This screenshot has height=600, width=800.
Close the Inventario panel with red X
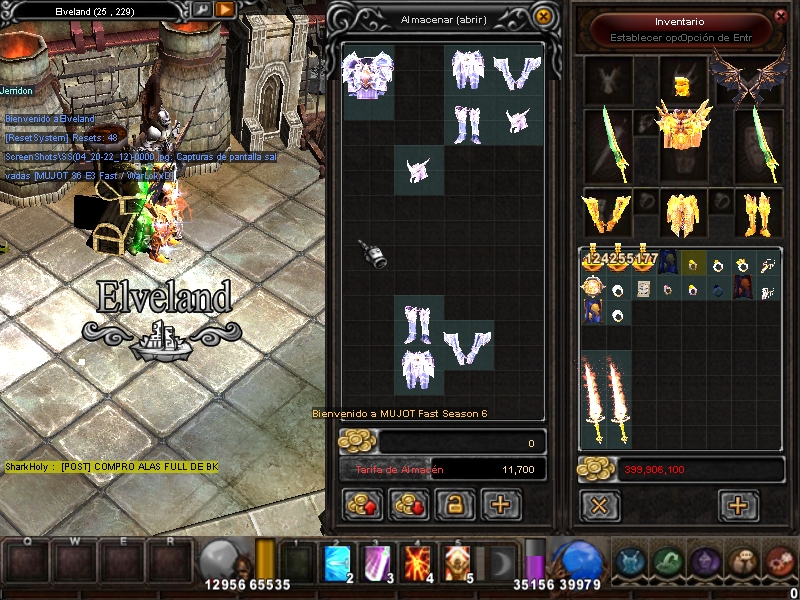point(781,16)
